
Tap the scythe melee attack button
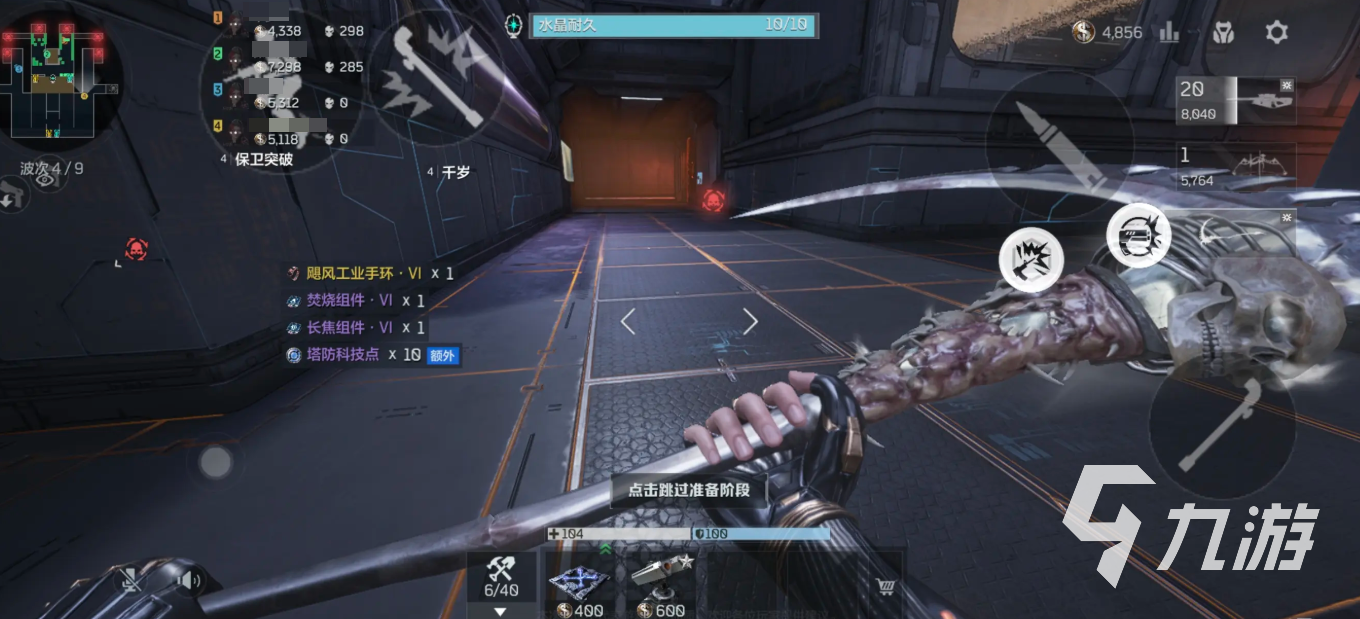coord(1221,424)
